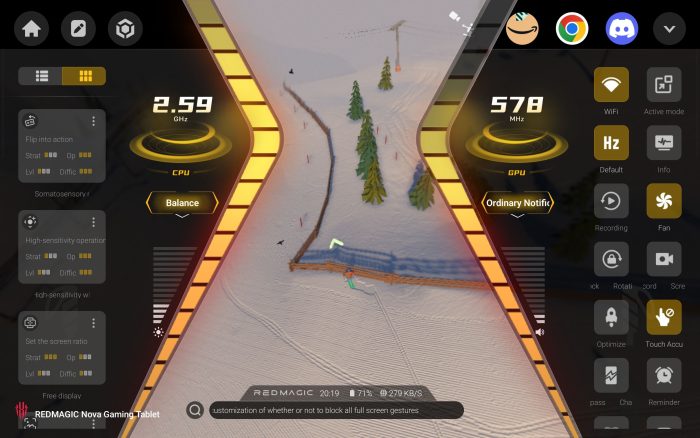Open the hexagon cube plugin icon
Viewport: 700px width, 438px height.
click(x=125, y=28)
